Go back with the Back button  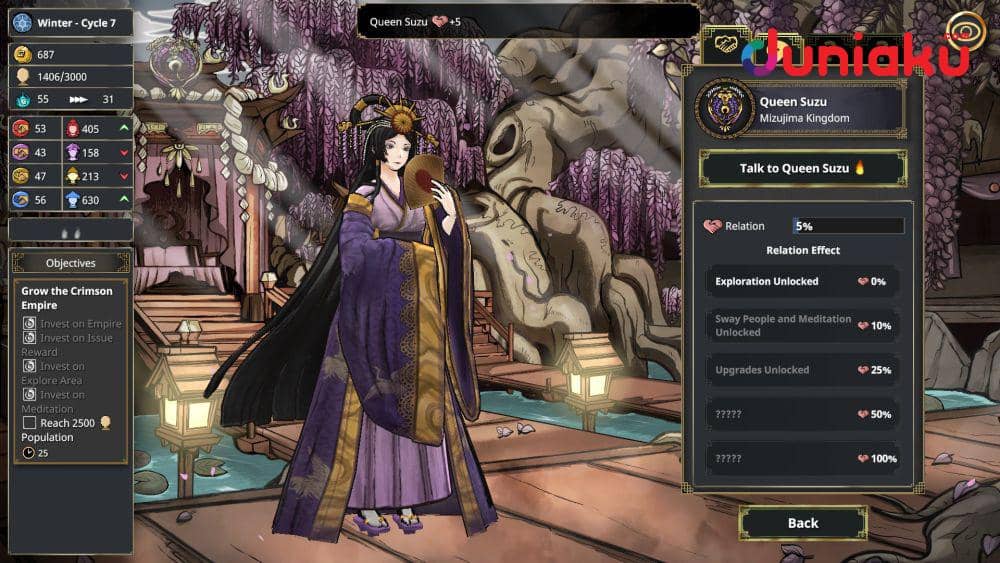click(802, 523)
